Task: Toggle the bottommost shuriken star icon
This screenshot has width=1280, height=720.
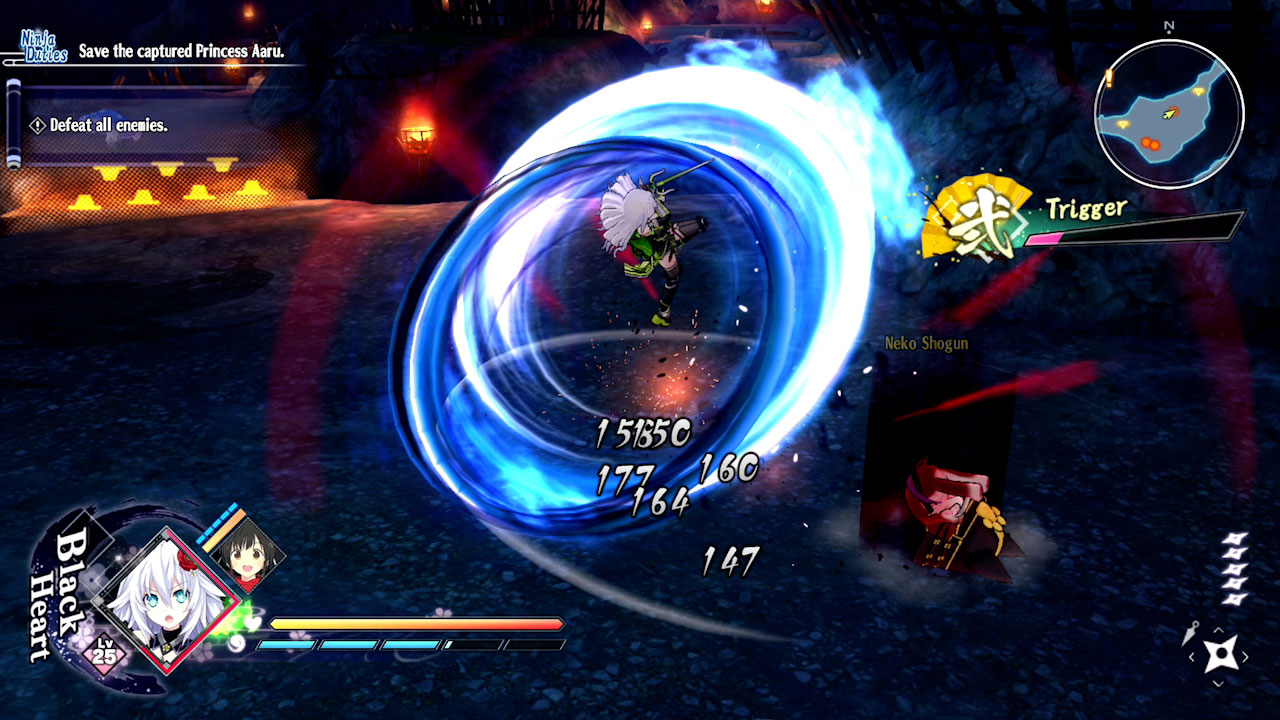Action: pyautogui.click(x=1234, y=599)
